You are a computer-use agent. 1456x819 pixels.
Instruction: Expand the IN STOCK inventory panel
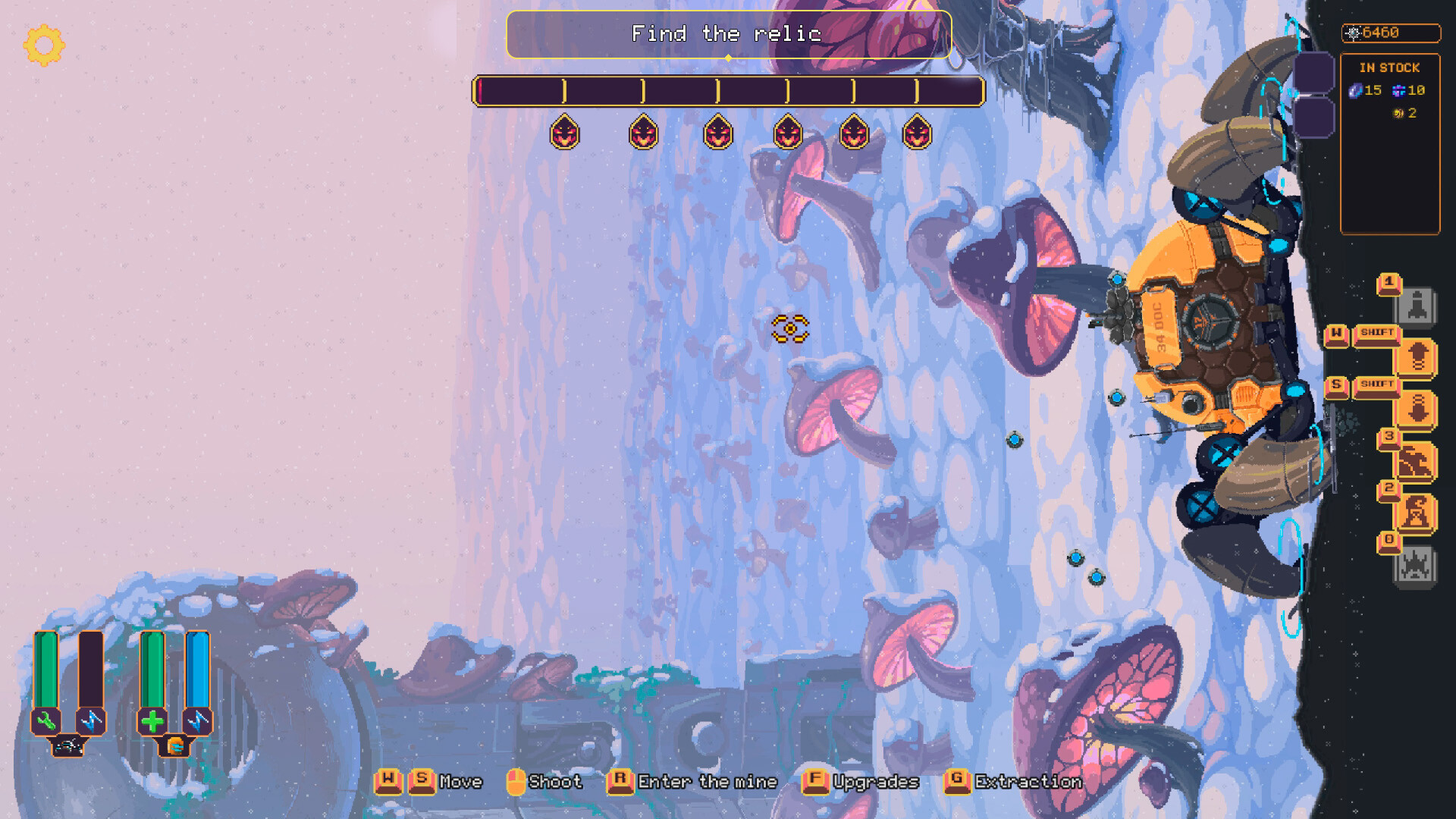click(x=1390, y=67)
